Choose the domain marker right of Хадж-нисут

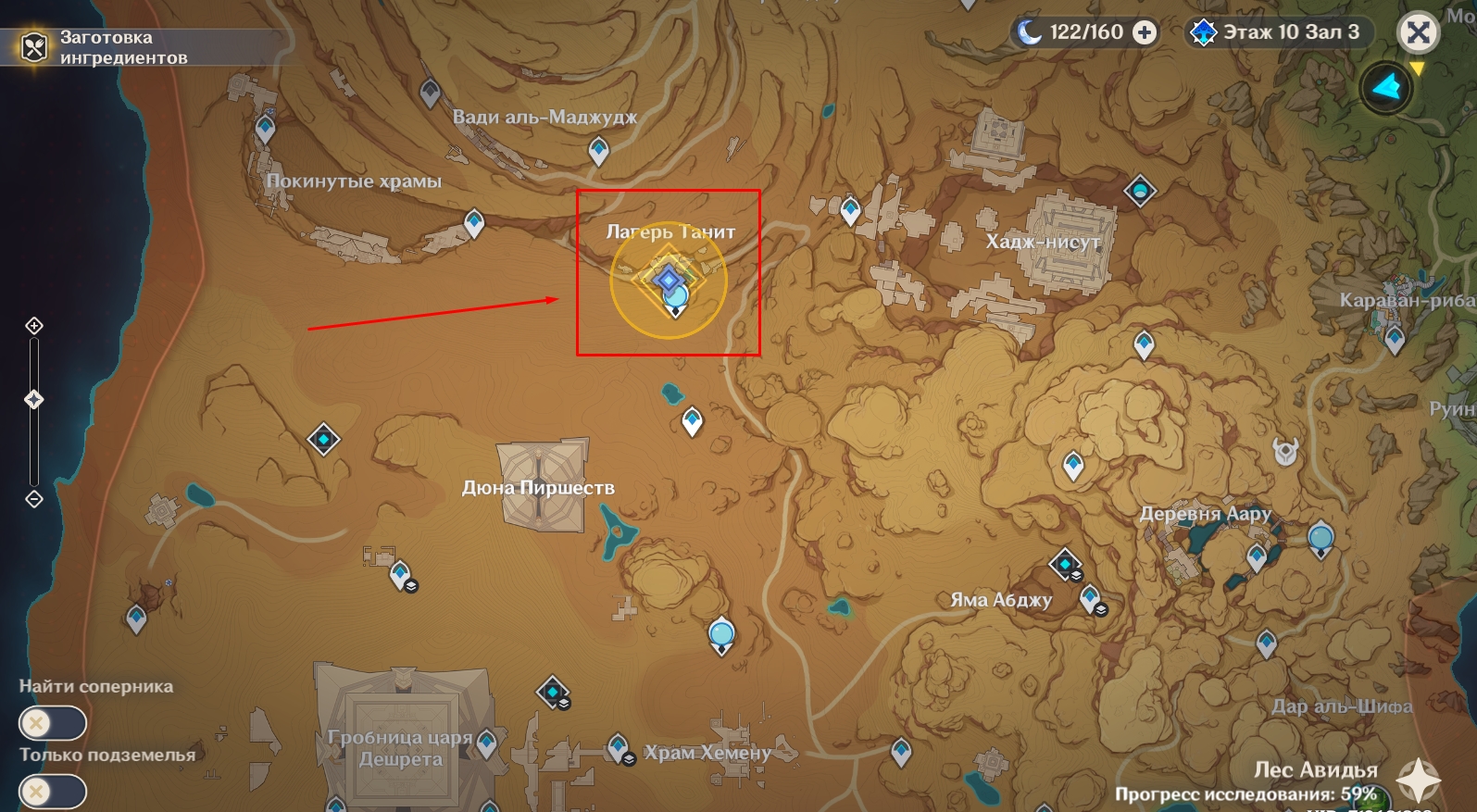click(1140, 191)
